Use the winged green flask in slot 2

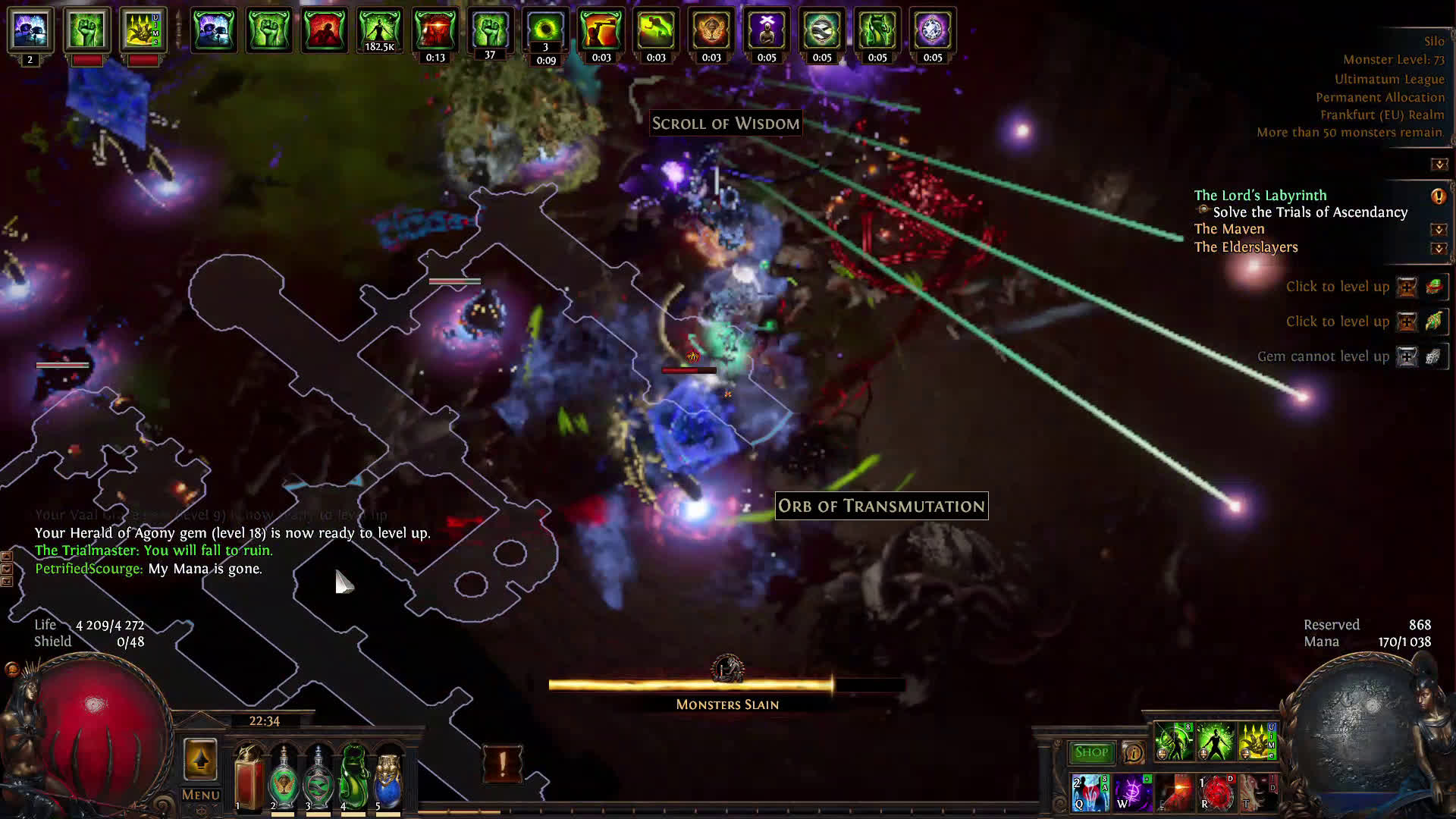(x=284, y=777)
